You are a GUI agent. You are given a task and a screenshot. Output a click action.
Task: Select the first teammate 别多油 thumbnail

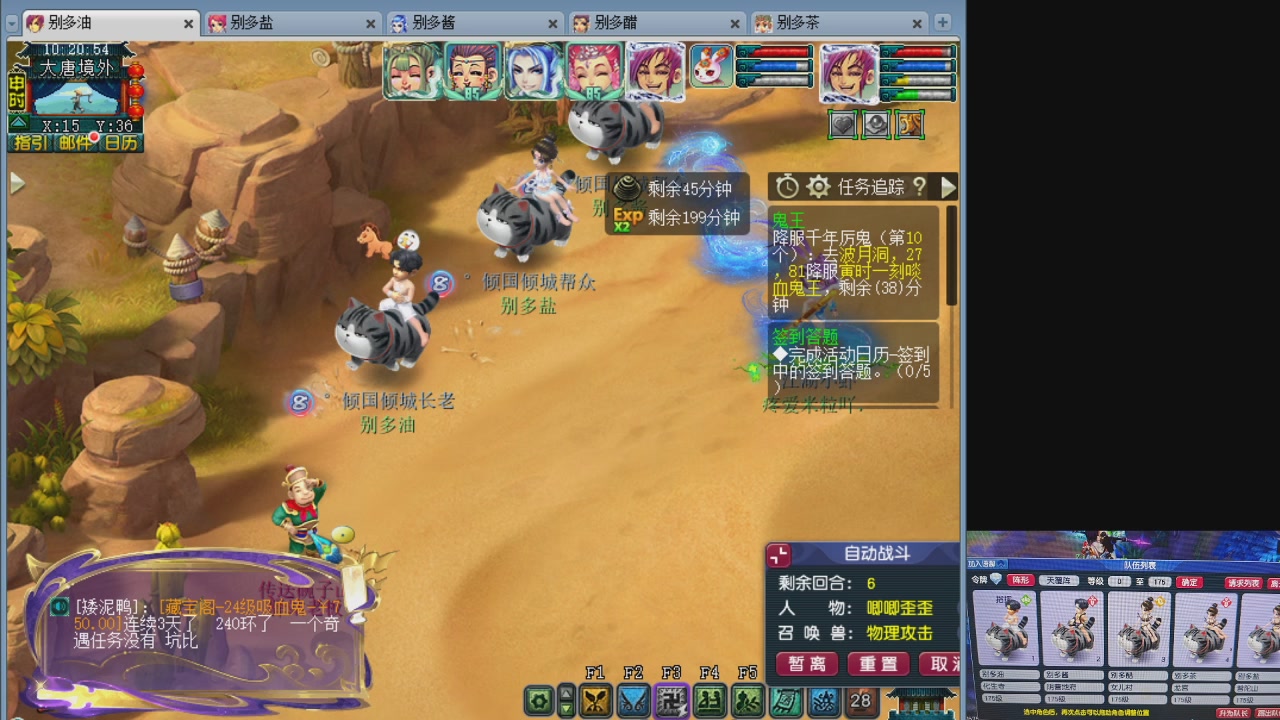pyautogui.click(x=1006, y=630)
